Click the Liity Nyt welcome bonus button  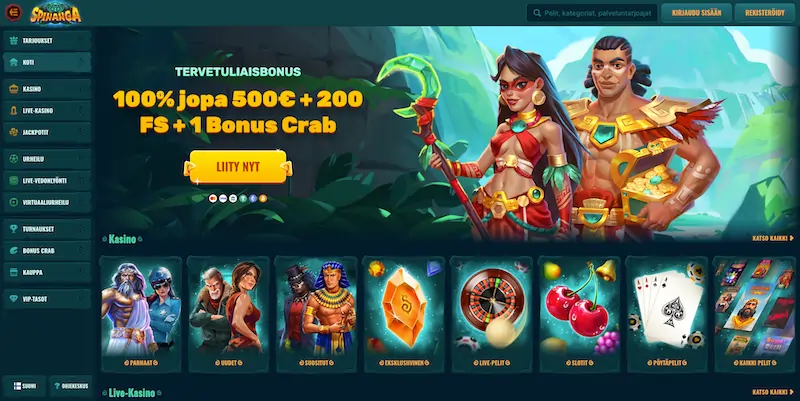237,166
